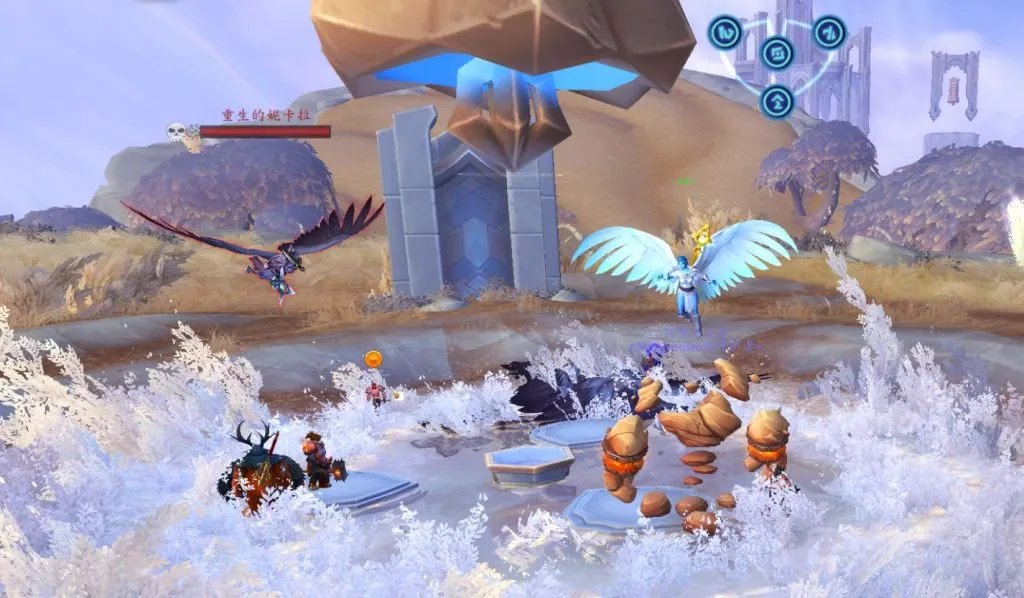This screenshot has width=1024, height=598.
Task: Select the central square spiral rune icon
Action: 777,53
